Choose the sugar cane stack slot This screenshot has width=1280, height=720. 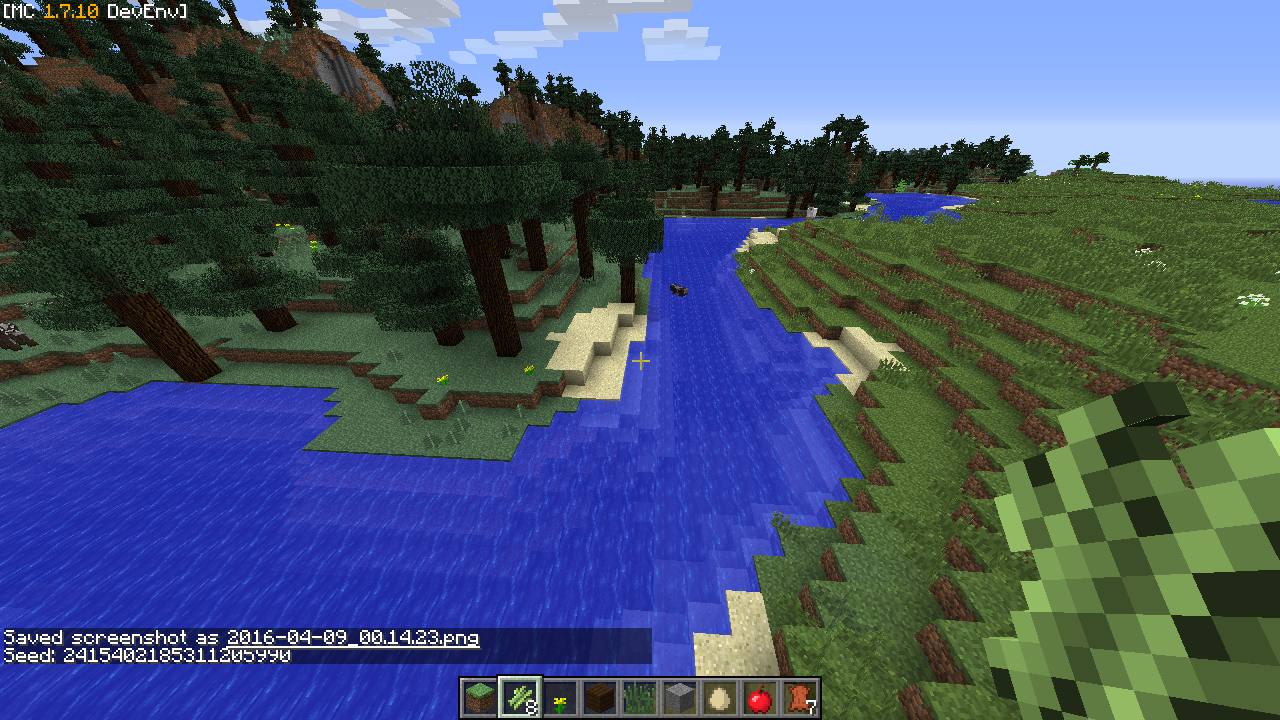tap(520, 698)
